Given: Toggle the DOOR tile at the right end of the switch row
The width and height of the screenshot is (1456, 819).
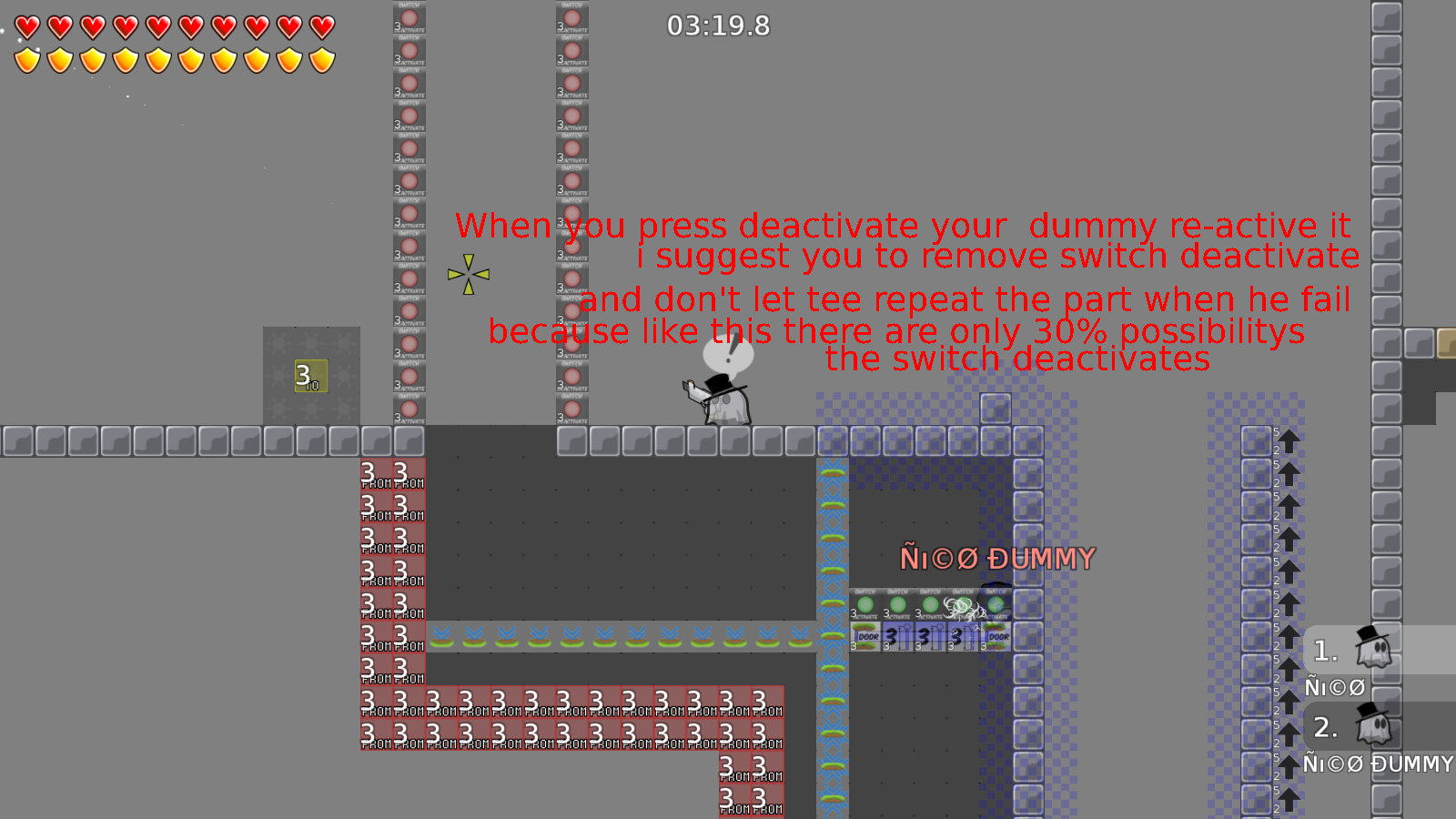Looking at the screenshot, I should pyautogui.click(x=998, y=637).
